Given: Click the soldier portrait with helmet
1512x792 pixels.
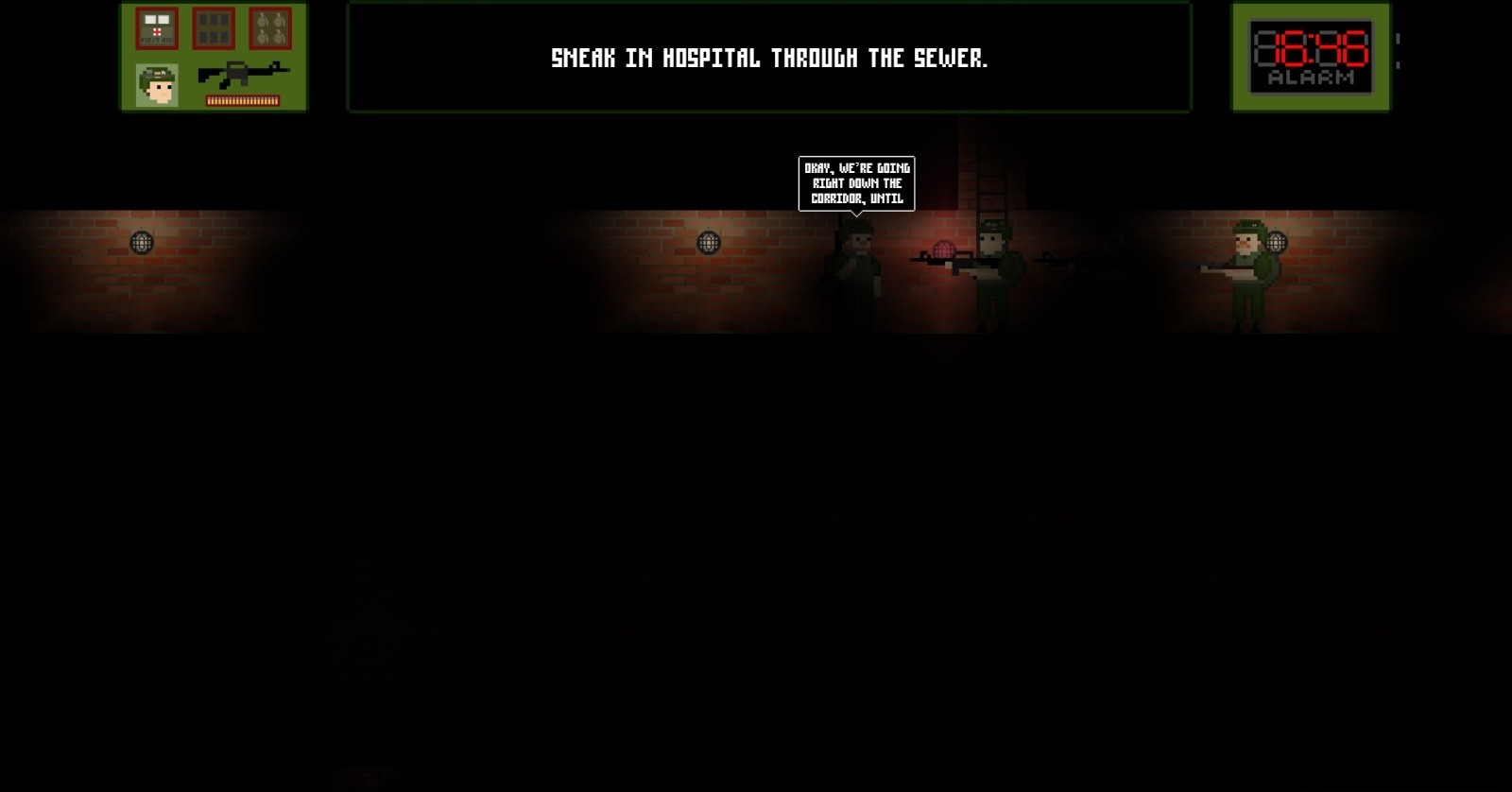Looking at the screenshot, I should 157,85.
